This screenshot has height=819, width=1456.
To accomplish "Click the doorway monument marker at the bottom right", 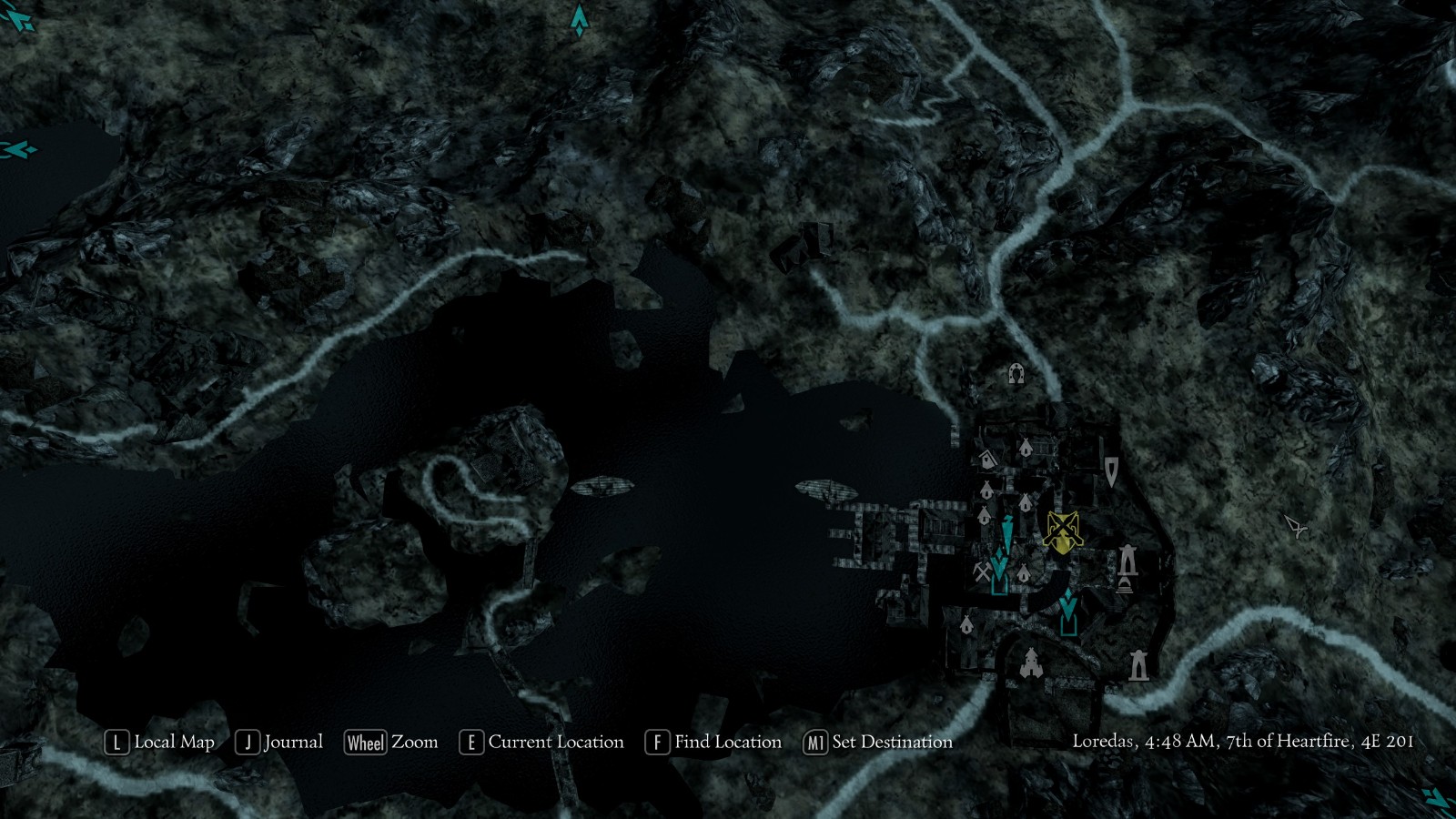I will click(1139, 667).
